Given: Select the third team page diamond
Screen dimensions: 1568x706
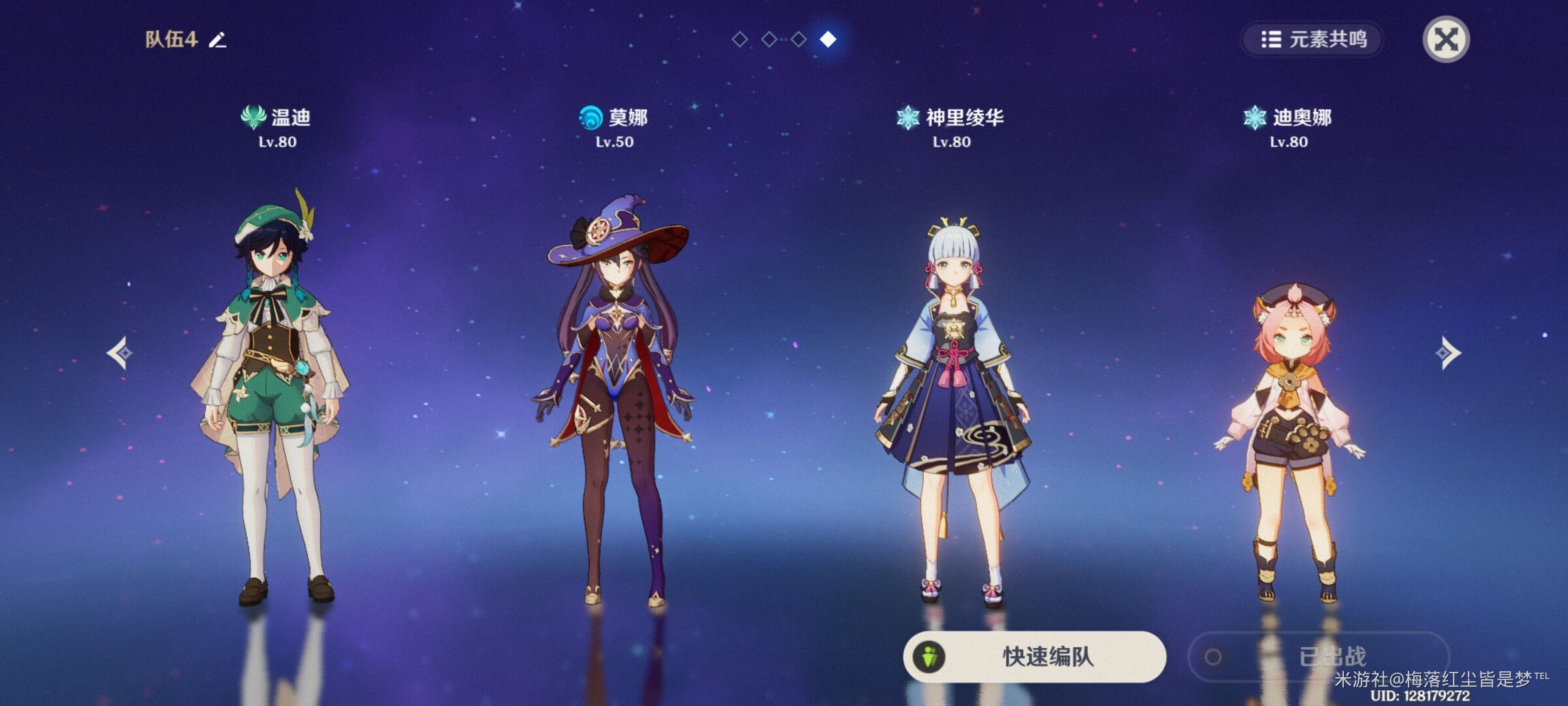Looking at the screenshot, I should [x=799, y=39].
